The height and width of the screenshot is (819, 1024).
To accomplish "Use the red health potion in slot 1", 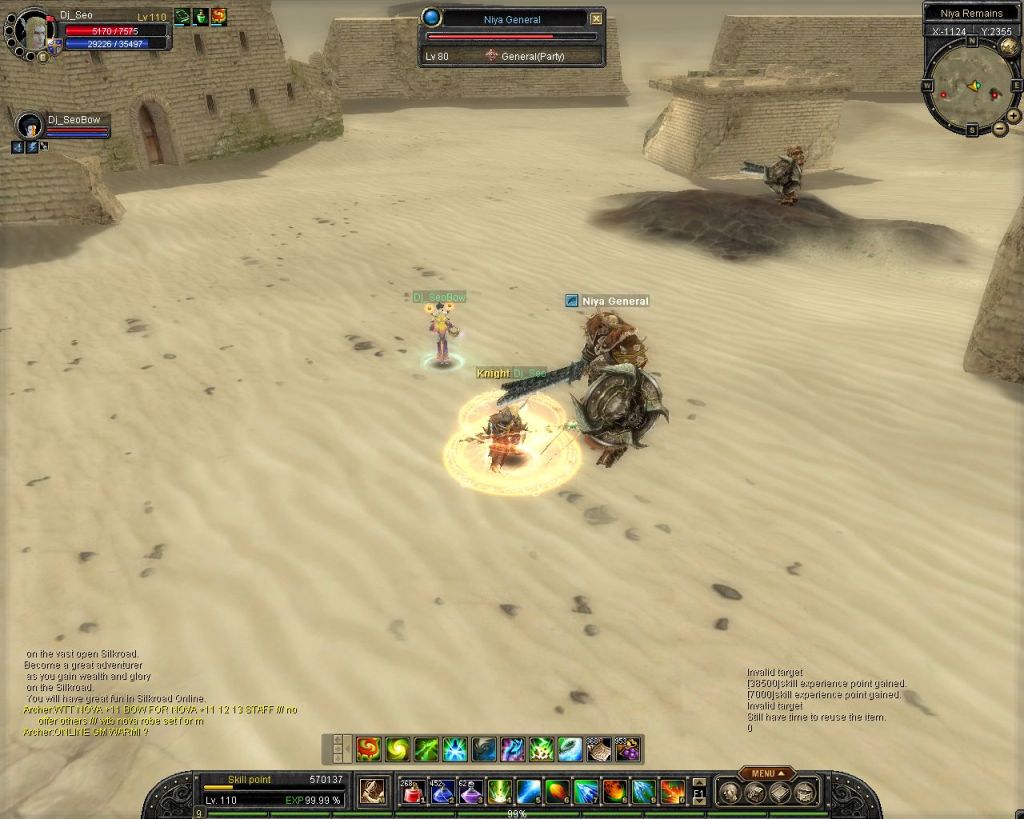I will (413, 792).
